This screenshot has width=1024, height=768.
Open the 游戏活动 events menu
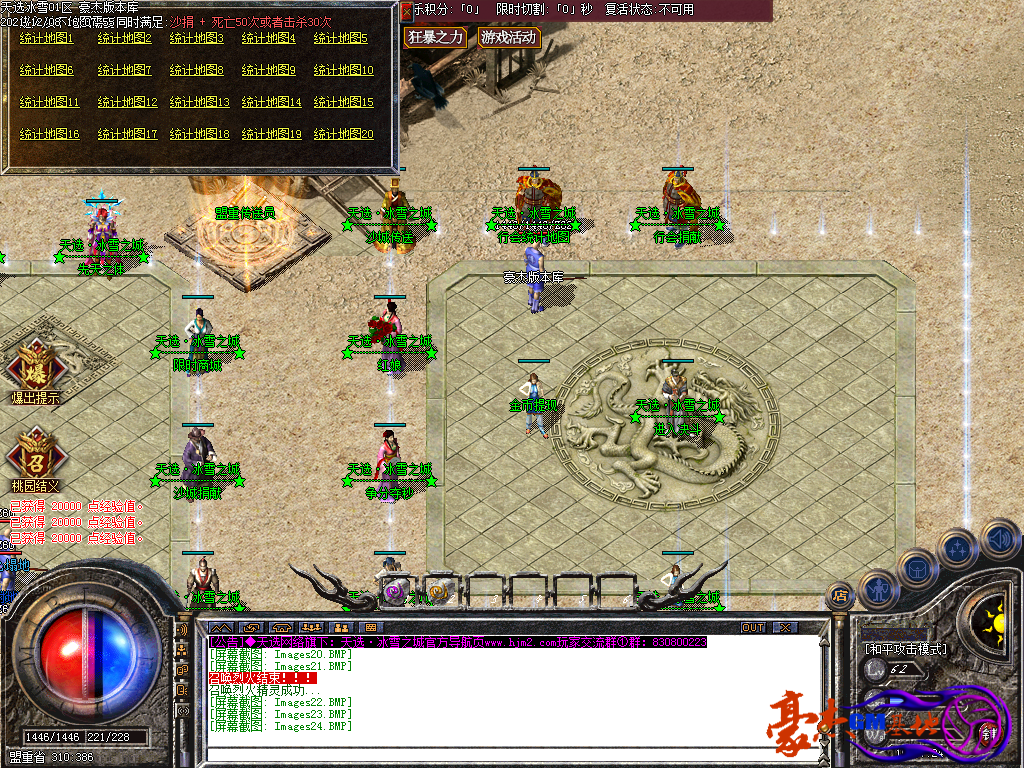[x=508, y=38]
